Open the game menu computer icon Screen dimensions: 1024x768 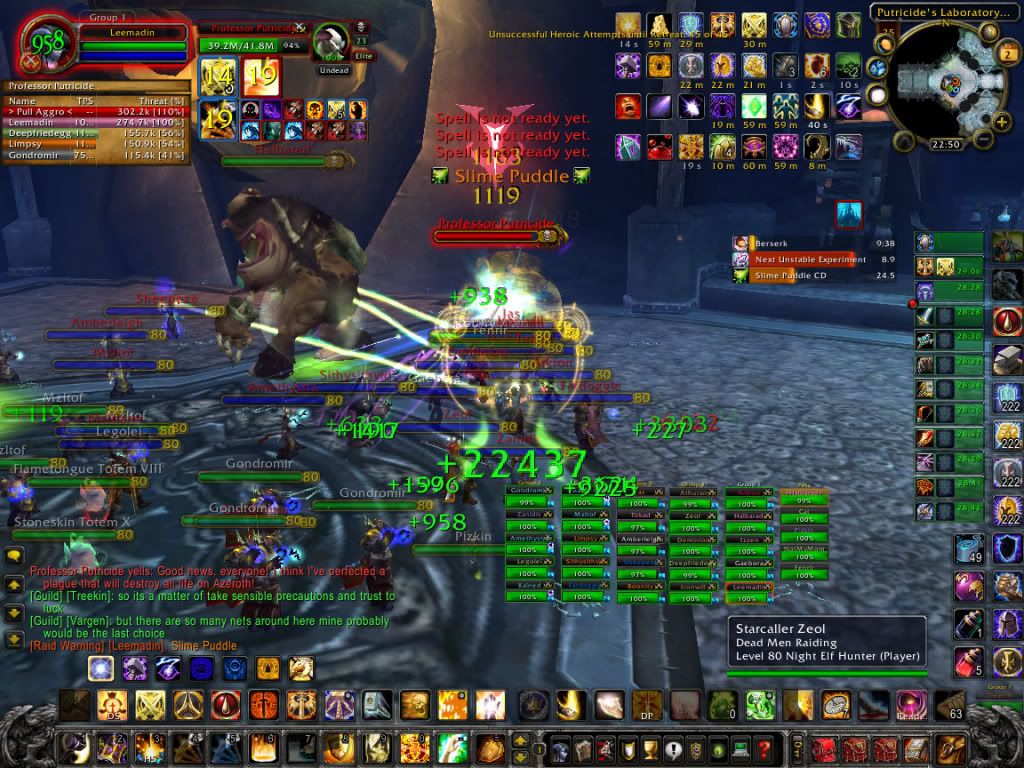739,748
